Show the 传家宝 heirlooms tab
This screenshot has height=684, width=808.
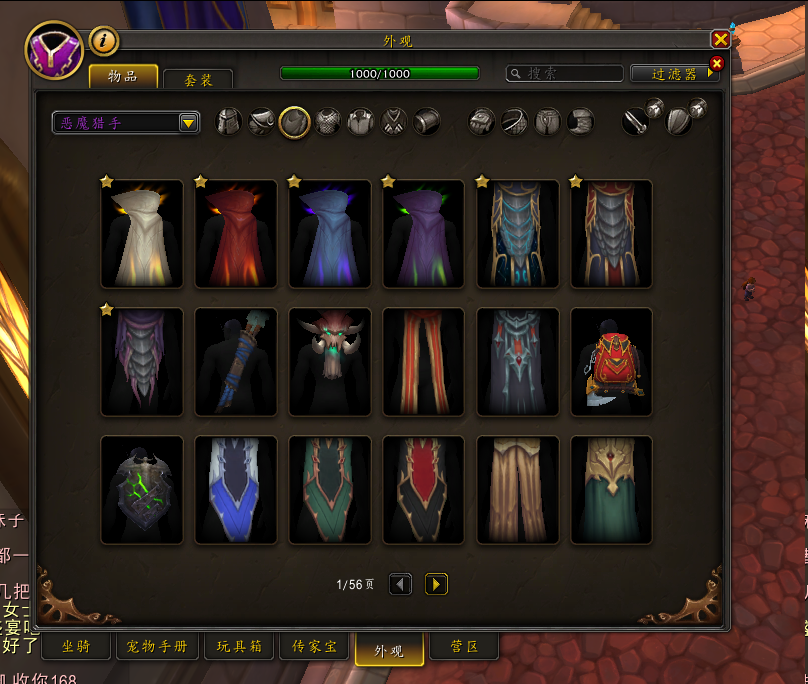312,647
